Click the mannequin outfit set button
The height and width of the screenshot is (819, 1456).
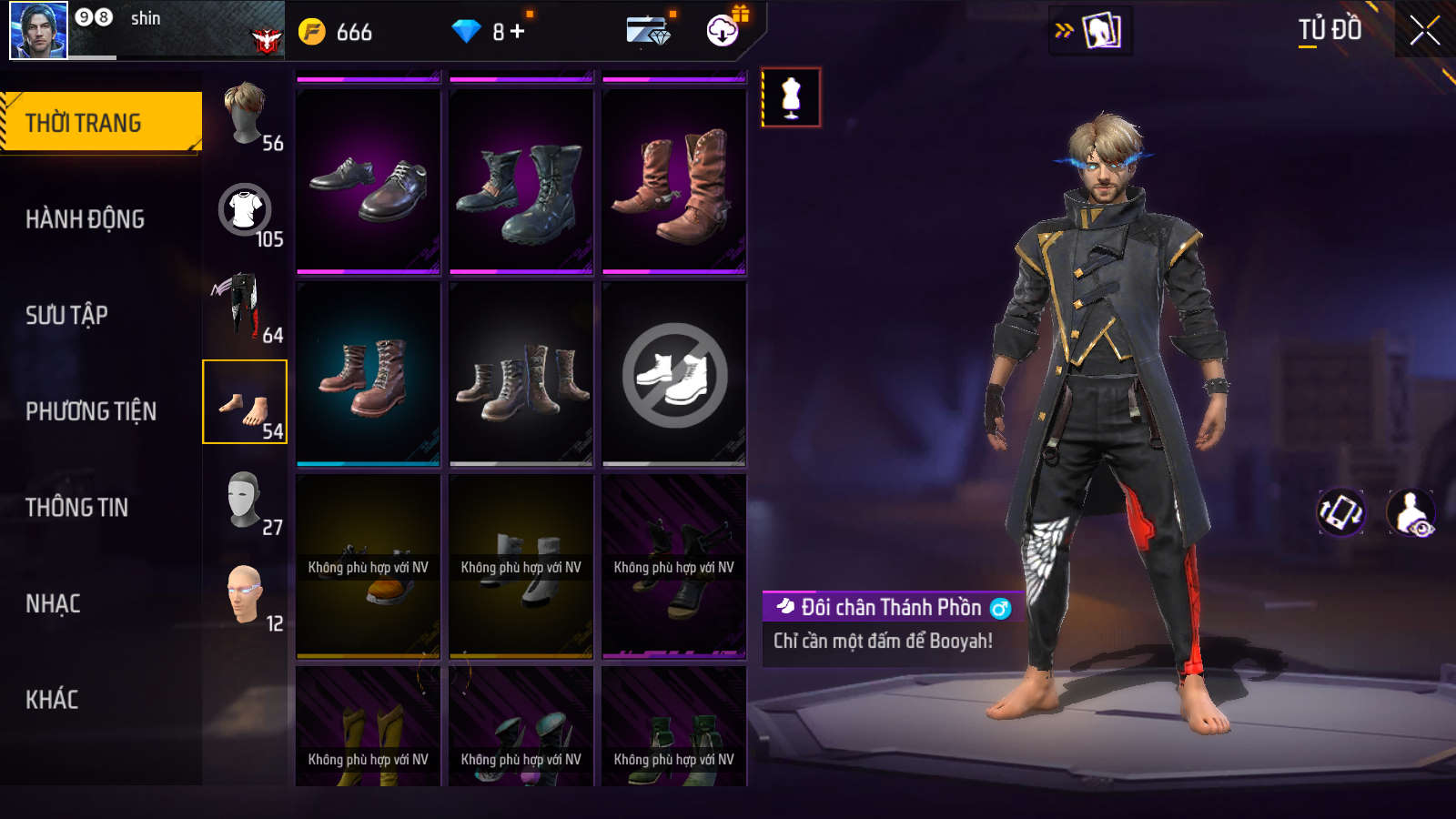click(791, 97)
